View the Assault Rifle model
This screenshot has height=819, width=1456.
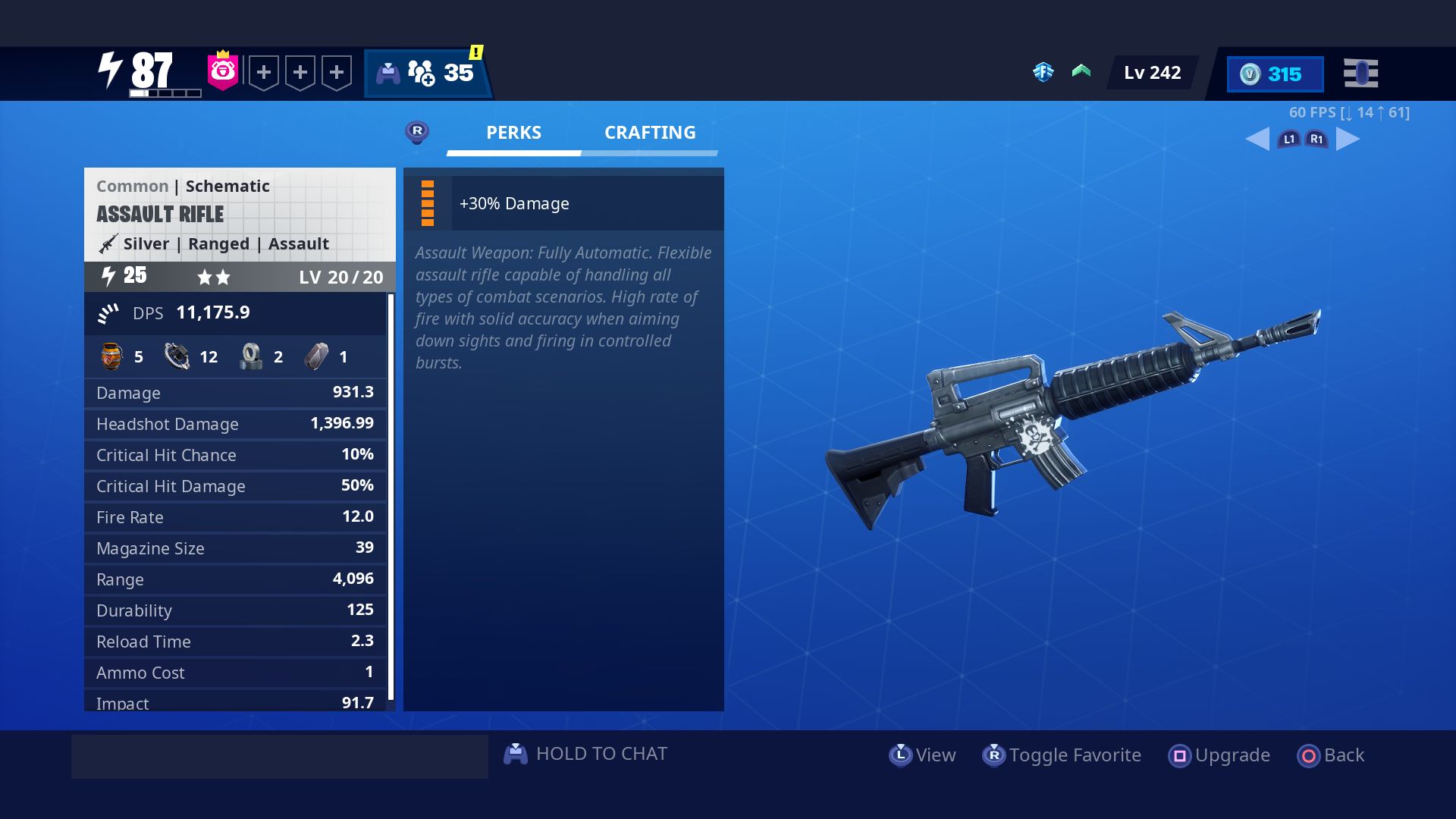[922, 755]
